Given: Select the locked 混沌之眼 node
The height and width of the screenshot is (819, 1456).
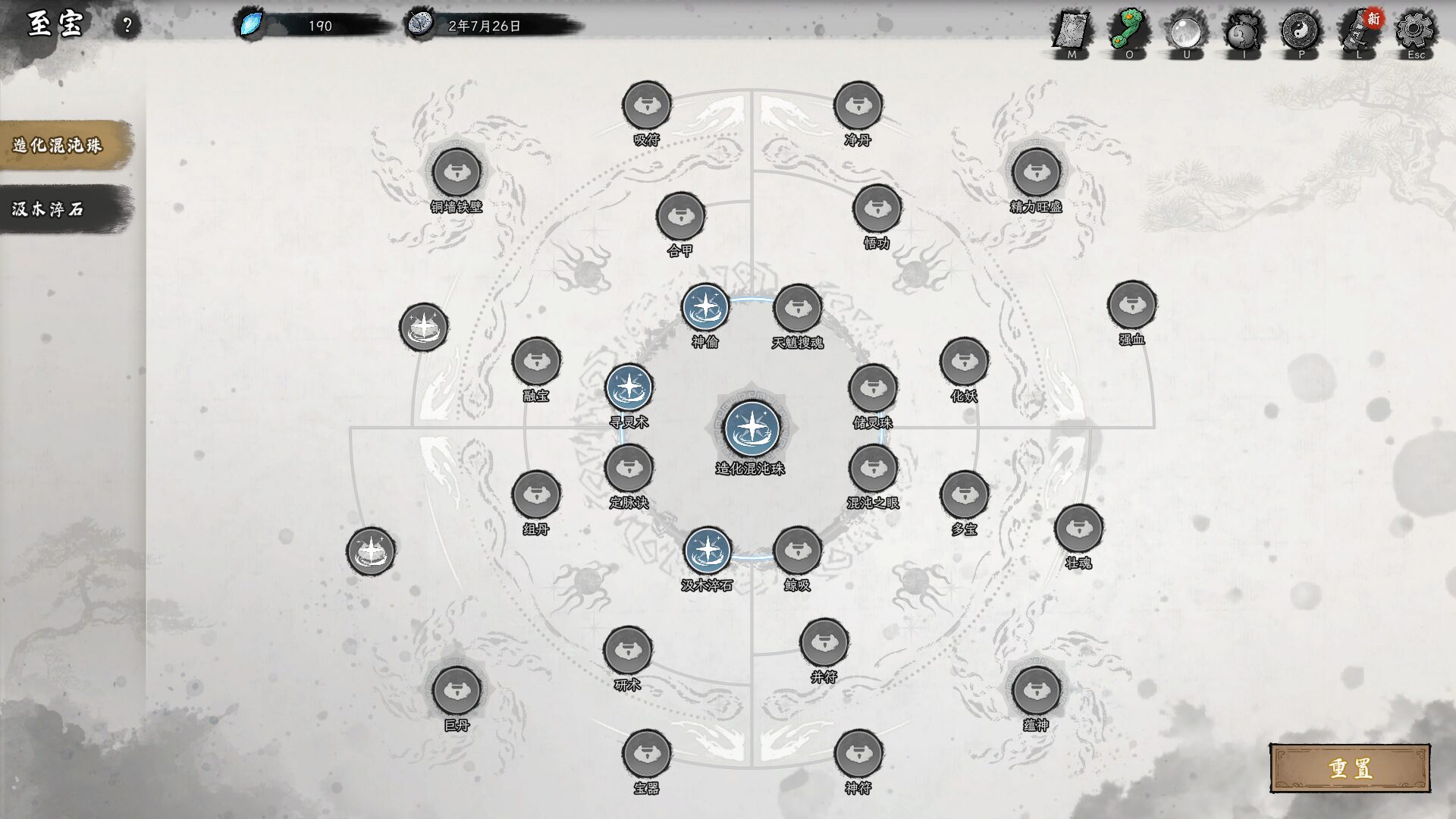Looking at the screenshot, I should pos(873,469).
